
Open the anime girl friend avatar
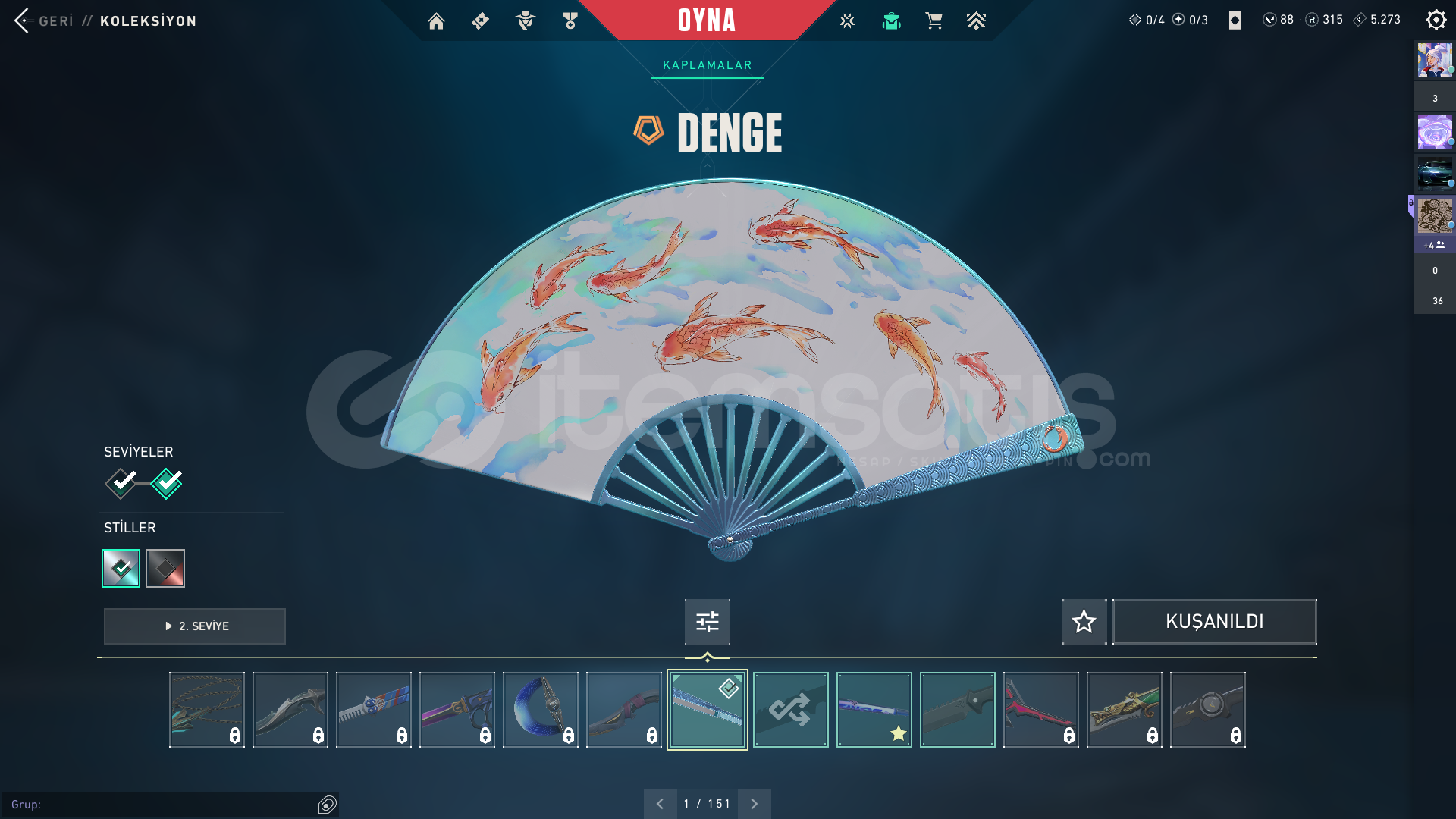1435,61
